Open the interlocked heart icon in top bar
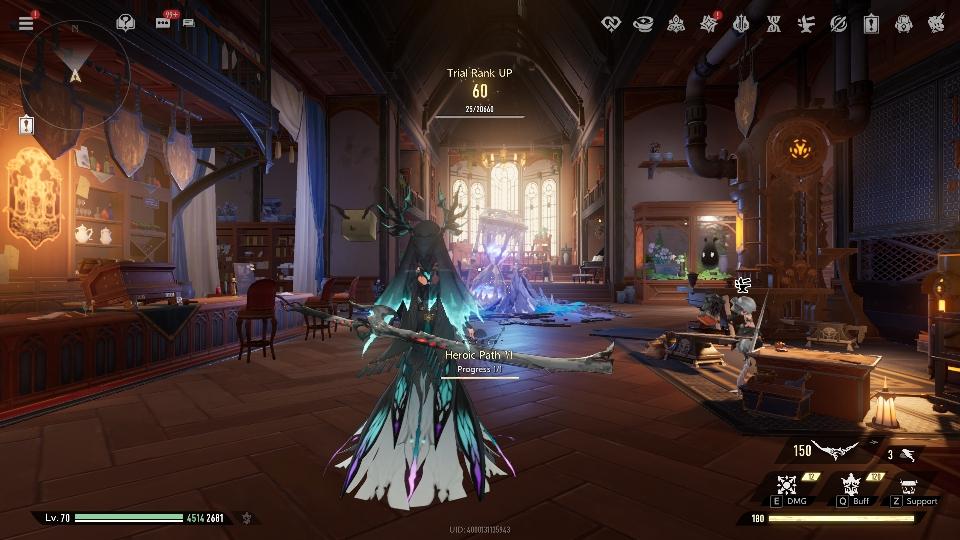The height and width of the screenshot is (540, 960). click(x=611, y=23)
